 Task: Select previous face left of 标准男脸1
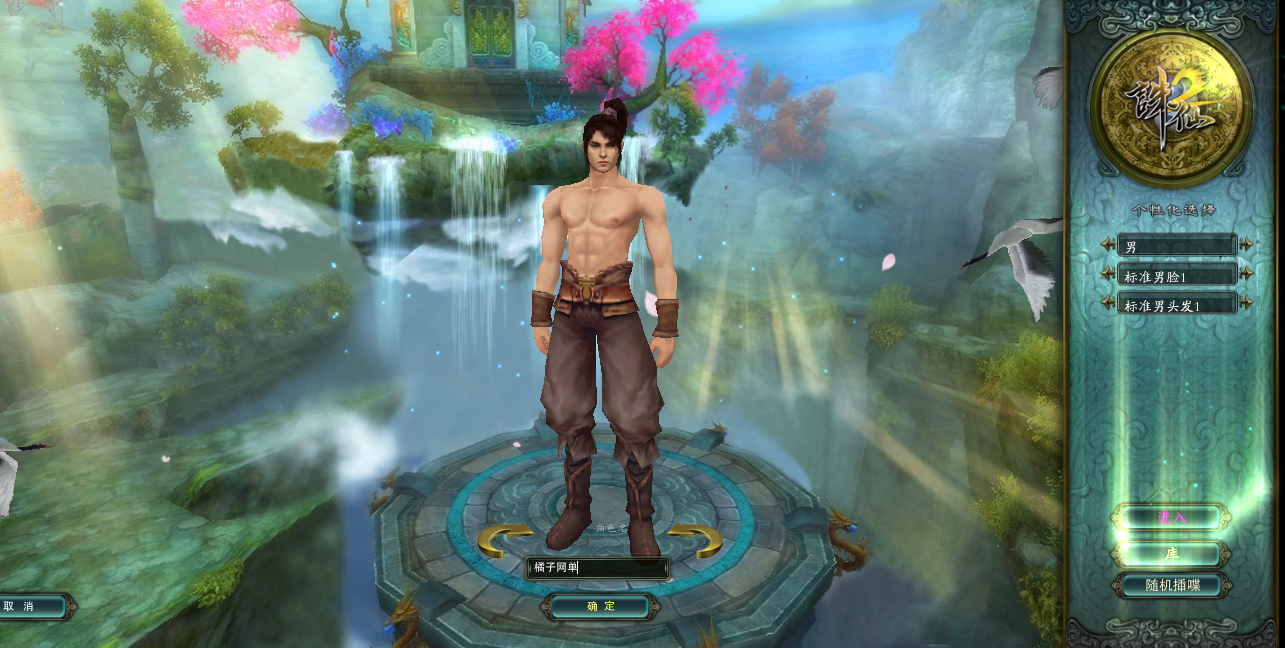click(x=1108, y=274)
